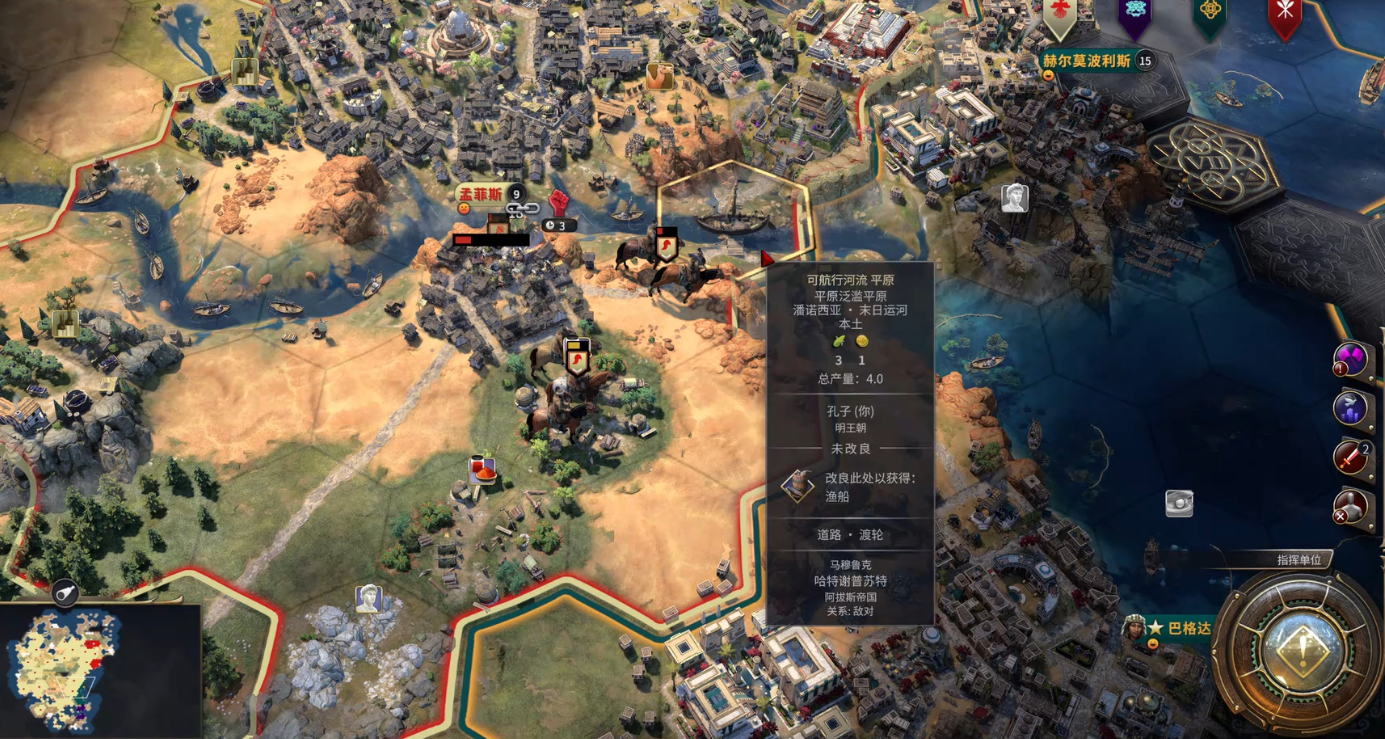Select the 赫尔莫波利斯 city banner

[1087, 61]
